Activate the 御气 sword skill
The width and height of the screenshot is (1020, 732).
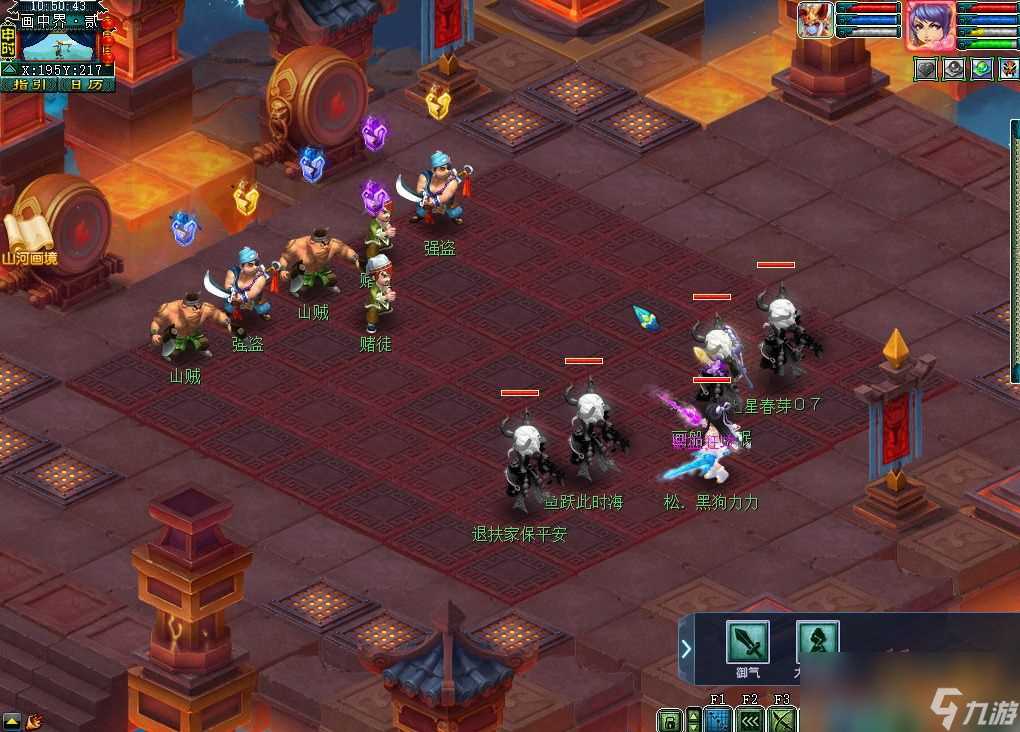(747, 641)
